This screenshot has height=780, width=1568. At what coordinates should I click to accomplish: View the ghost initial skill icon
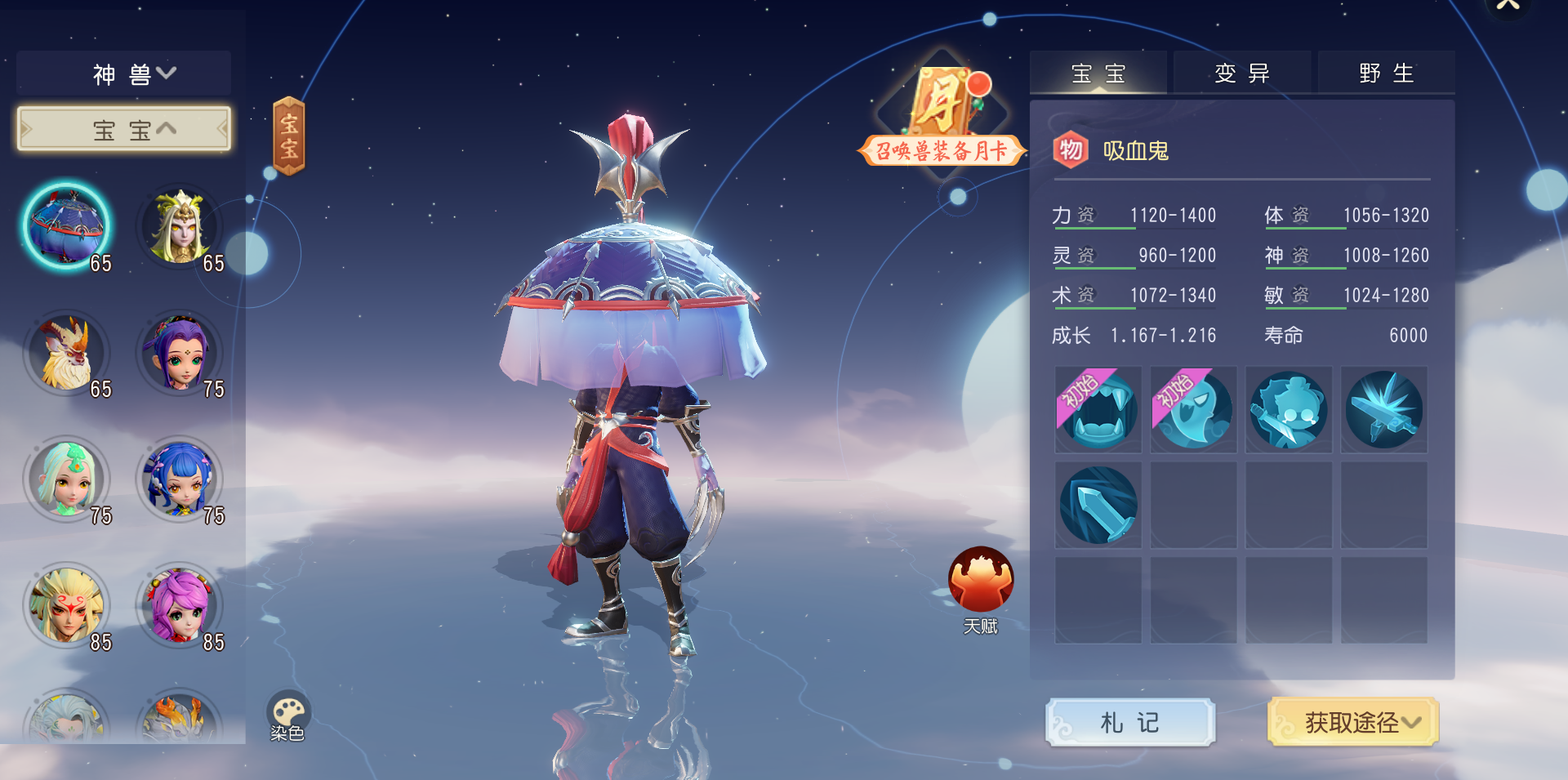[x=1194, y=410]
